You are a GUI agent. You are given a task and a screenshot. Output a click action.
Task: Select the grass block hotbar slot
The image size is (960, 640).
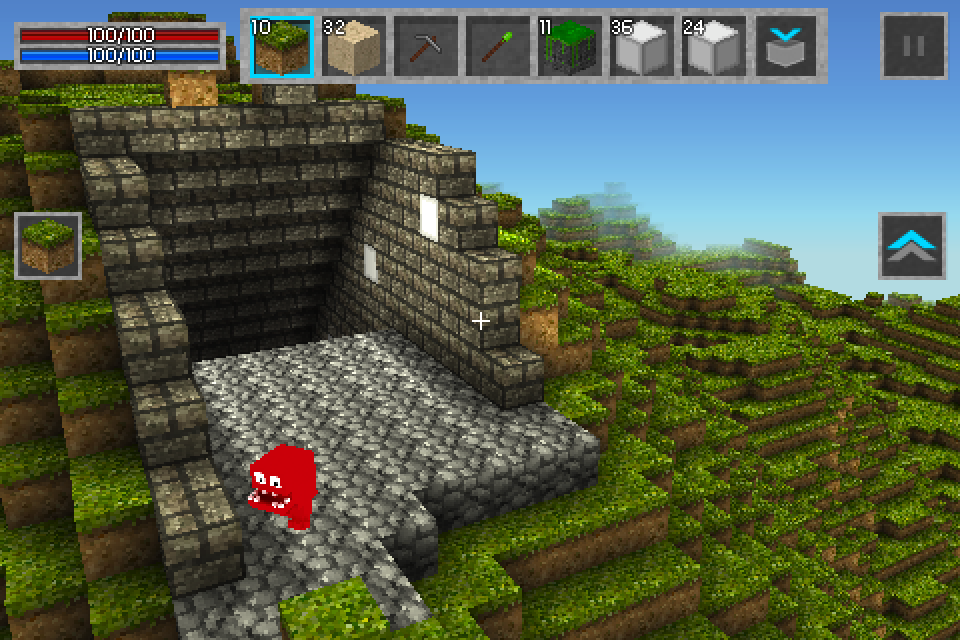(282, 46)
